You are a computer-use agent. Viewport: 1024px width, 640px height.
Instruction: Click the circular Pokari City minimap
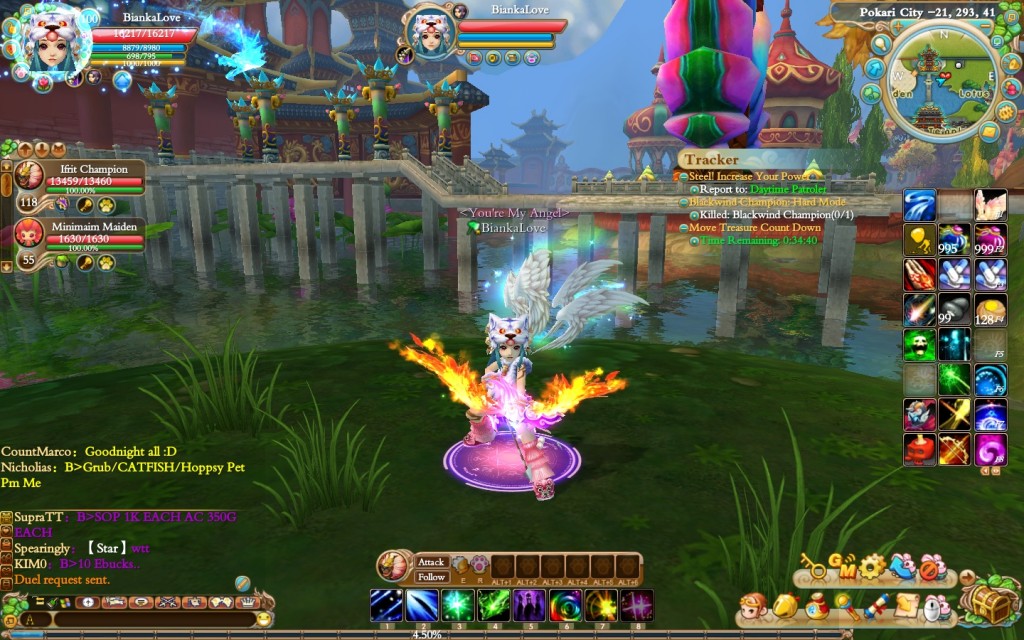pos(941,82)
